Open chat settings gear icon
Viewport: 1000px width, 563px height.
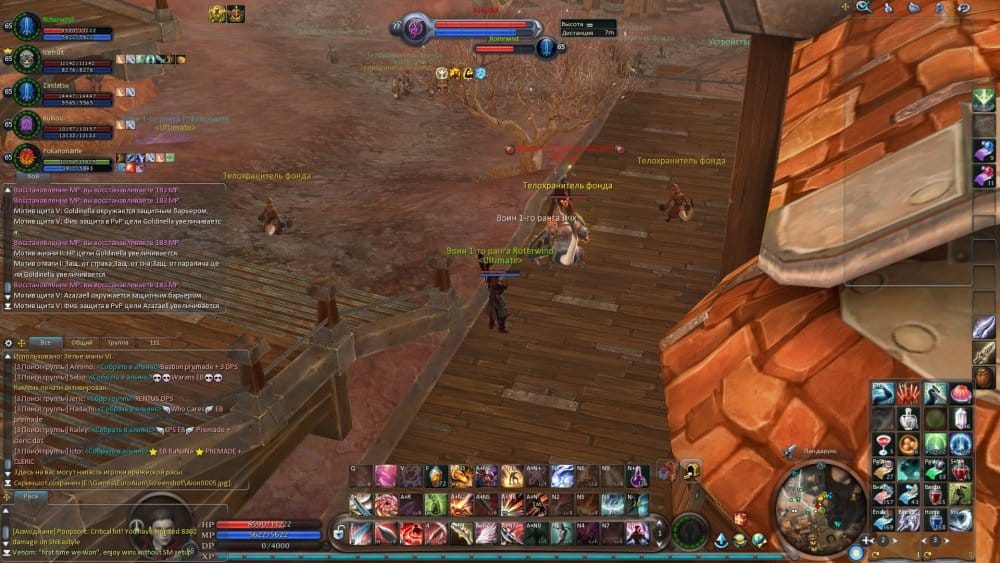pos(8,342)
